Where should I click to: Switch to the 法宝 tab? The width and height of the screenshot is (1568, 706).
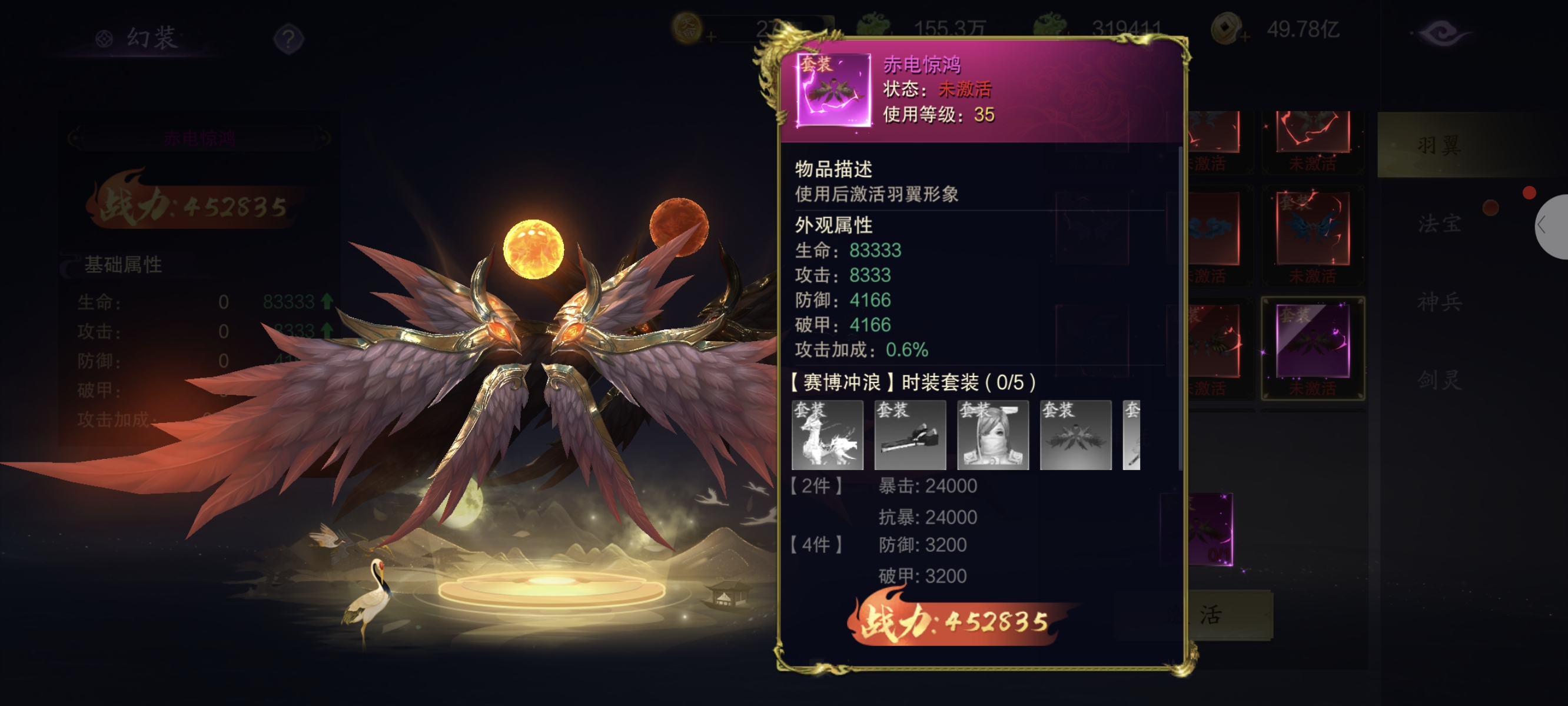pyautogui.click(x=1439, y=224)
